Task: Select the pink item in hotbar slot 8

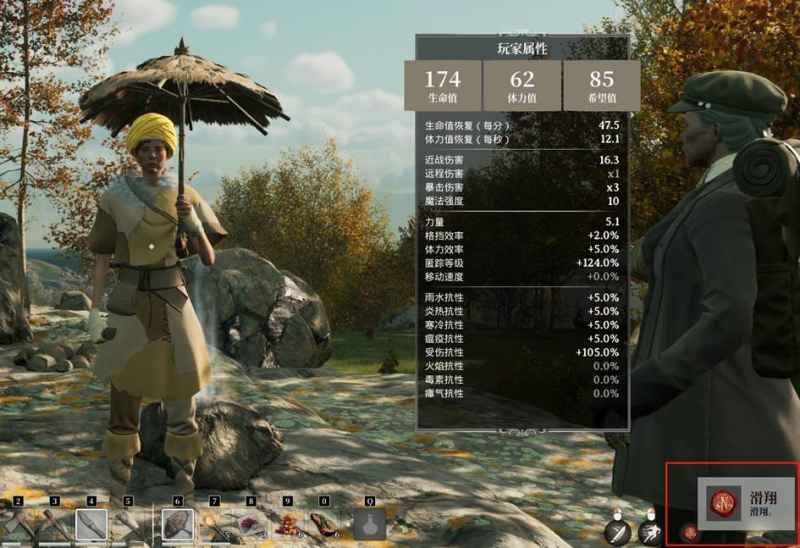Action: 251,524
